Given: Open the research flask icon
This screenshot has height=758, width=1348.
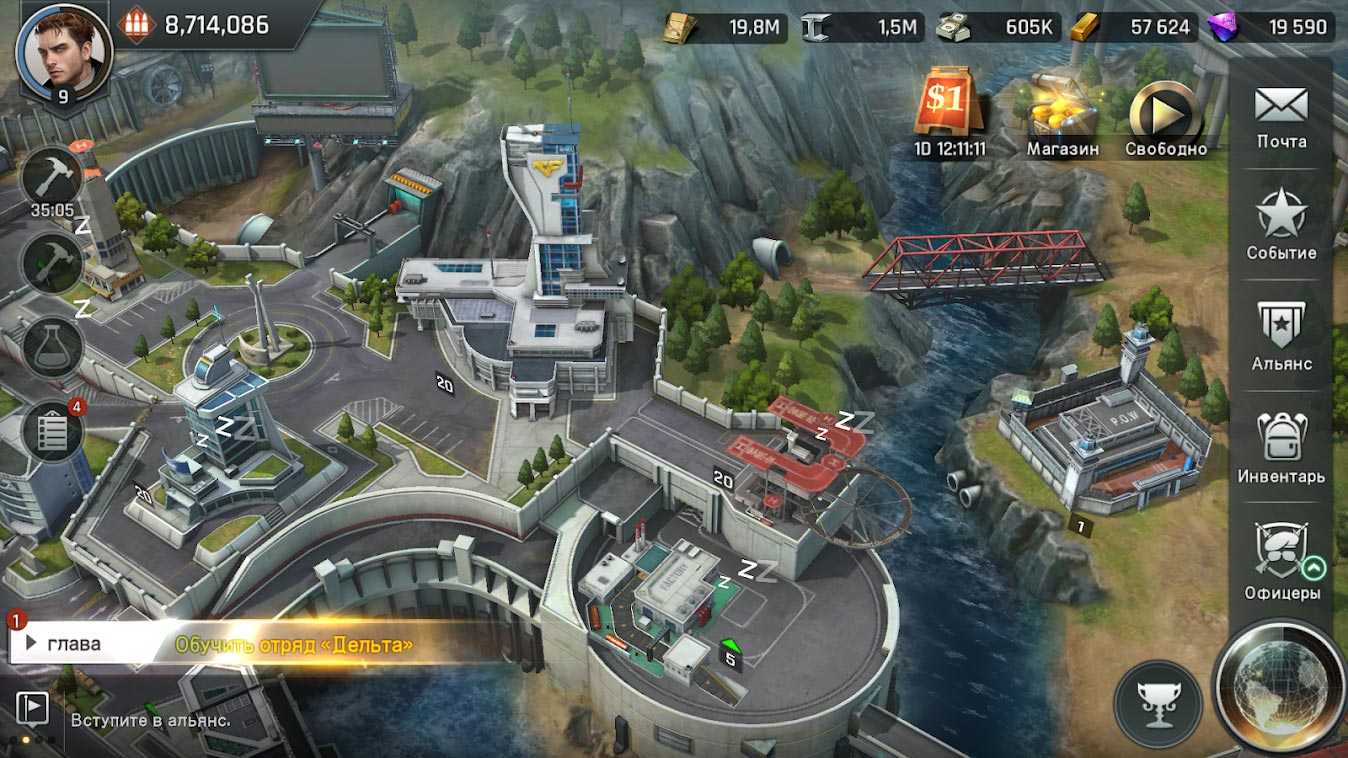Looking at the screenshot, I should pos(52,347).
